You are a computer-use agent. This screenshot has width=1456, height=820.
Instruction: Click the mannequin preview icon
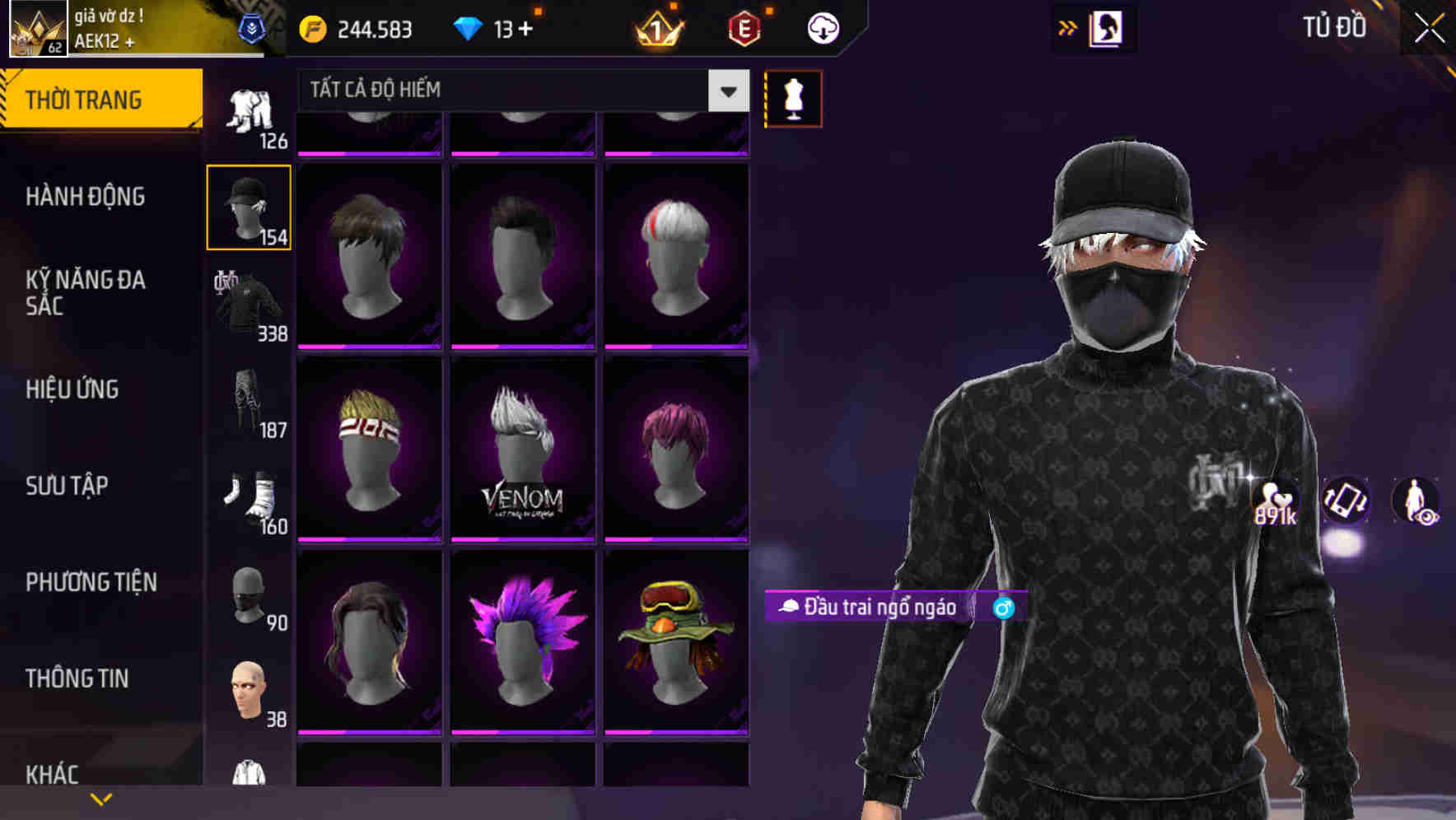pos(793,97)
